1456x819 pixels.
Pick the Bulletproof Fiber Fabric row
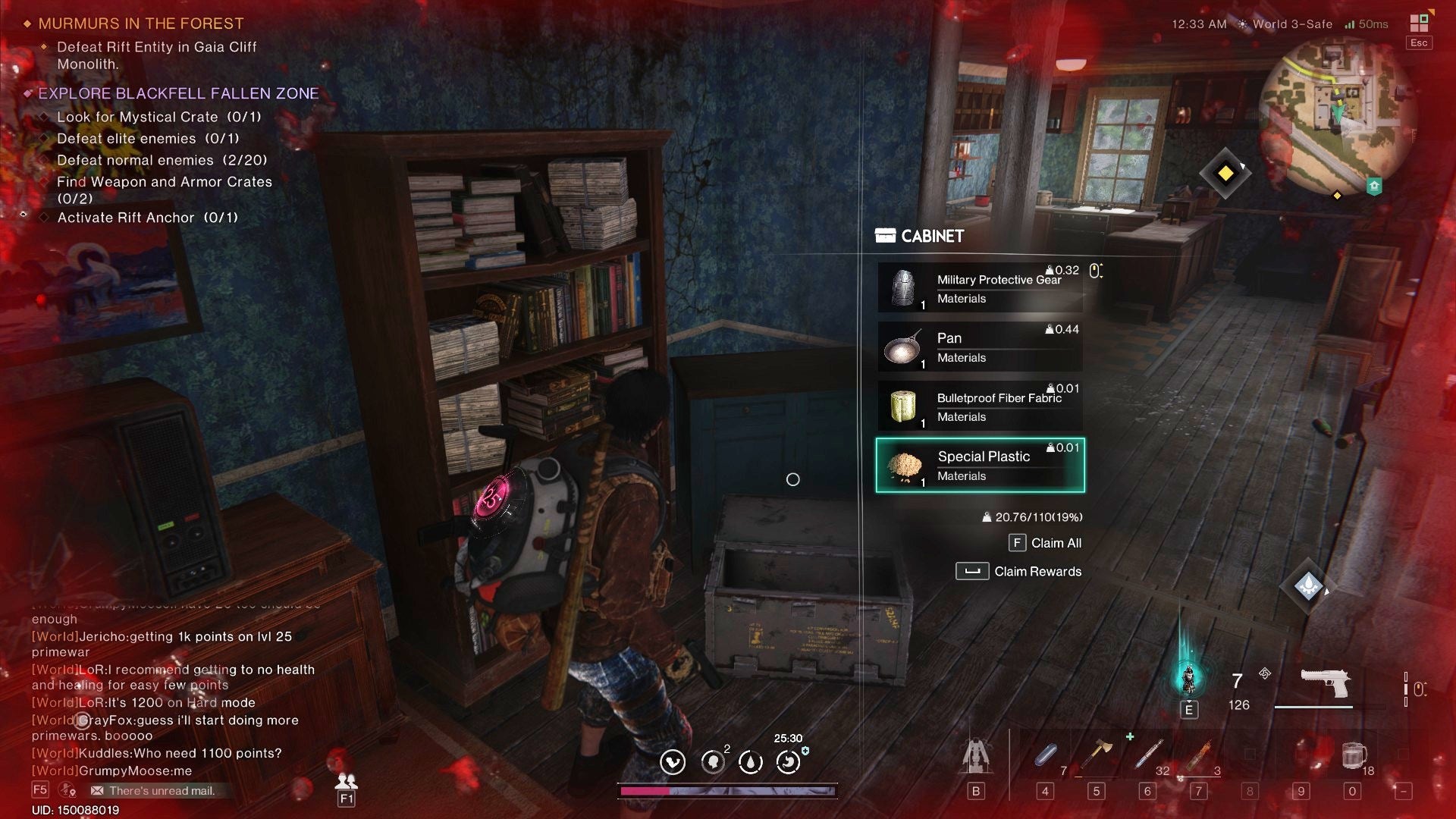[x=980, y=406]
